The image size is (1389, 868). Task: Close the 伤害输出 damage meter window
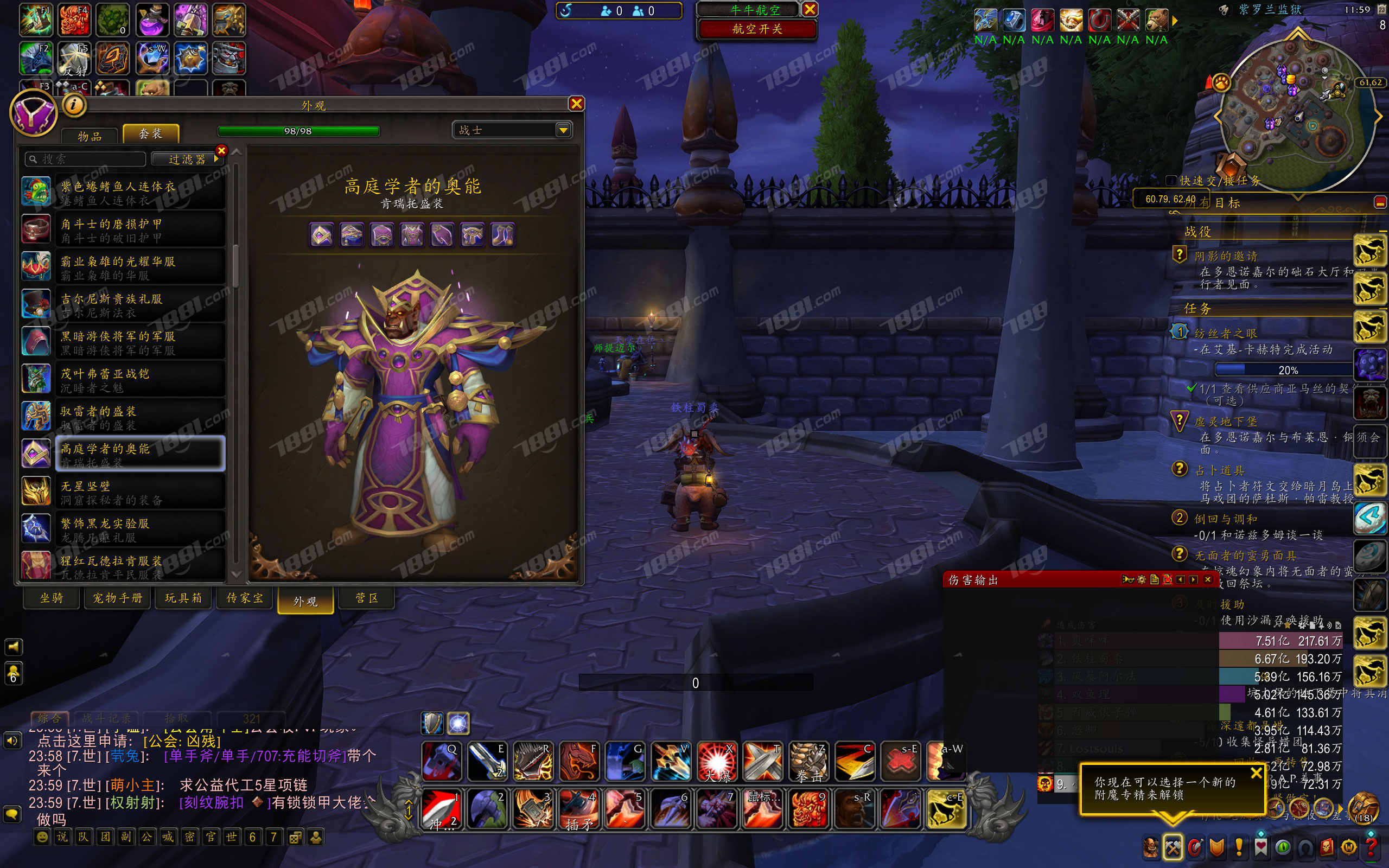click(x=1207, y=580)
